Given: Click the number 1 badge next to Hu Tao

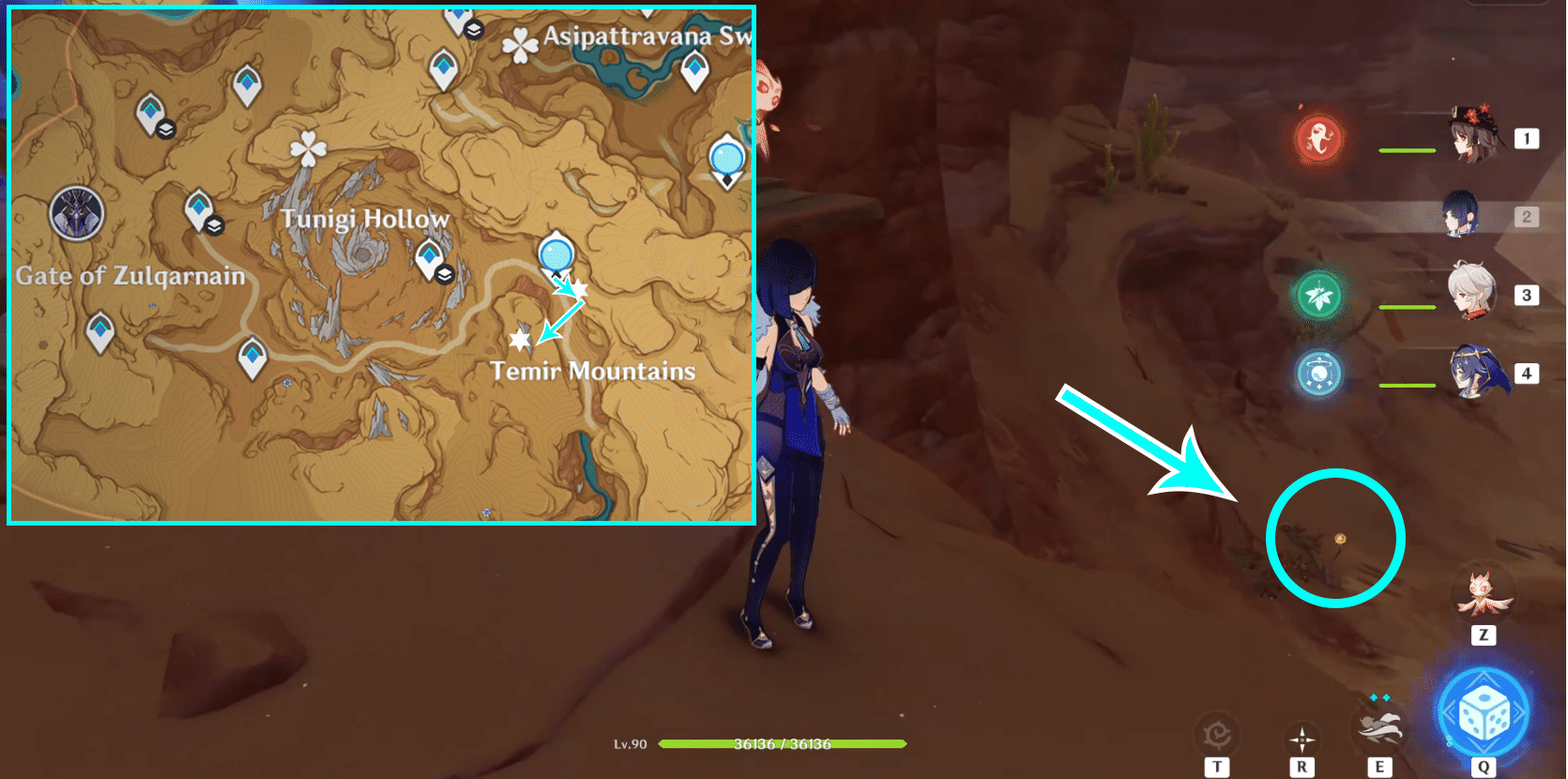Looking at the screenshot, I should [x=1528, y=137].
